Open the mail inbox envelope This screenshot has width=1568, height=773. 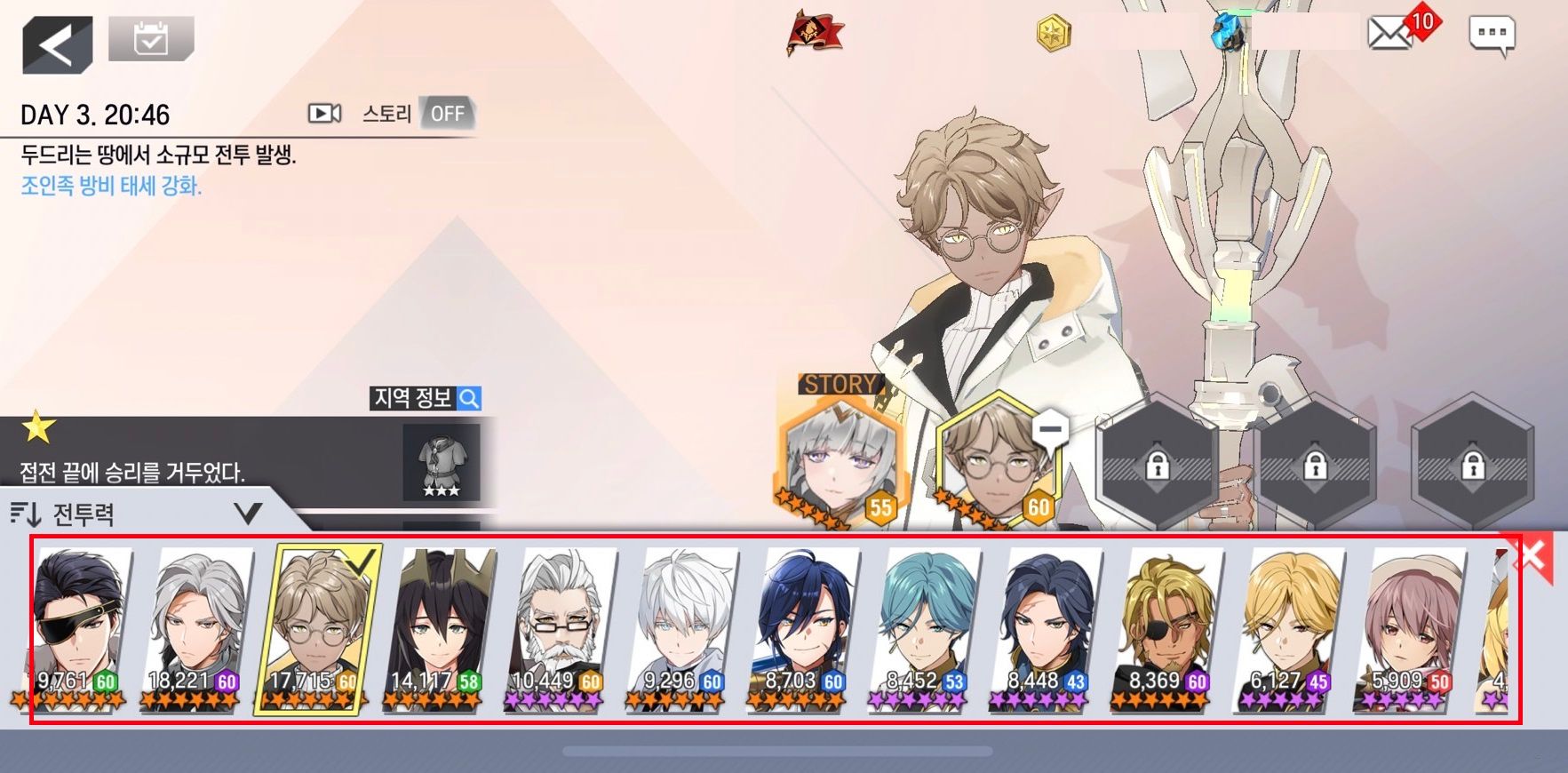click(x=1389, y=34)
